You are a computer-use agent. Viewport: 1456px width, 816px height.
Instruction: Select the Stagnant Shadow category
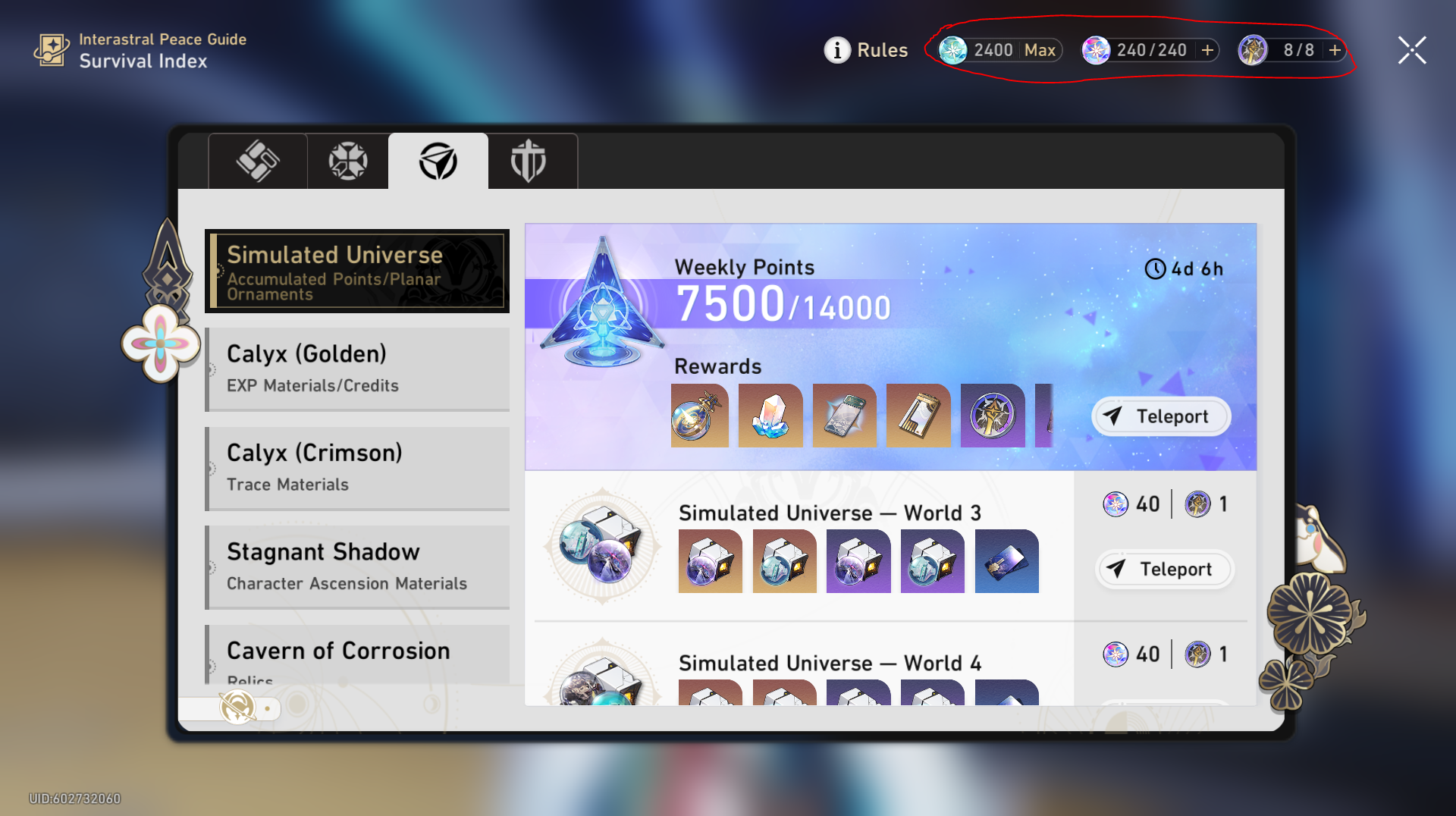pos(356,566)
